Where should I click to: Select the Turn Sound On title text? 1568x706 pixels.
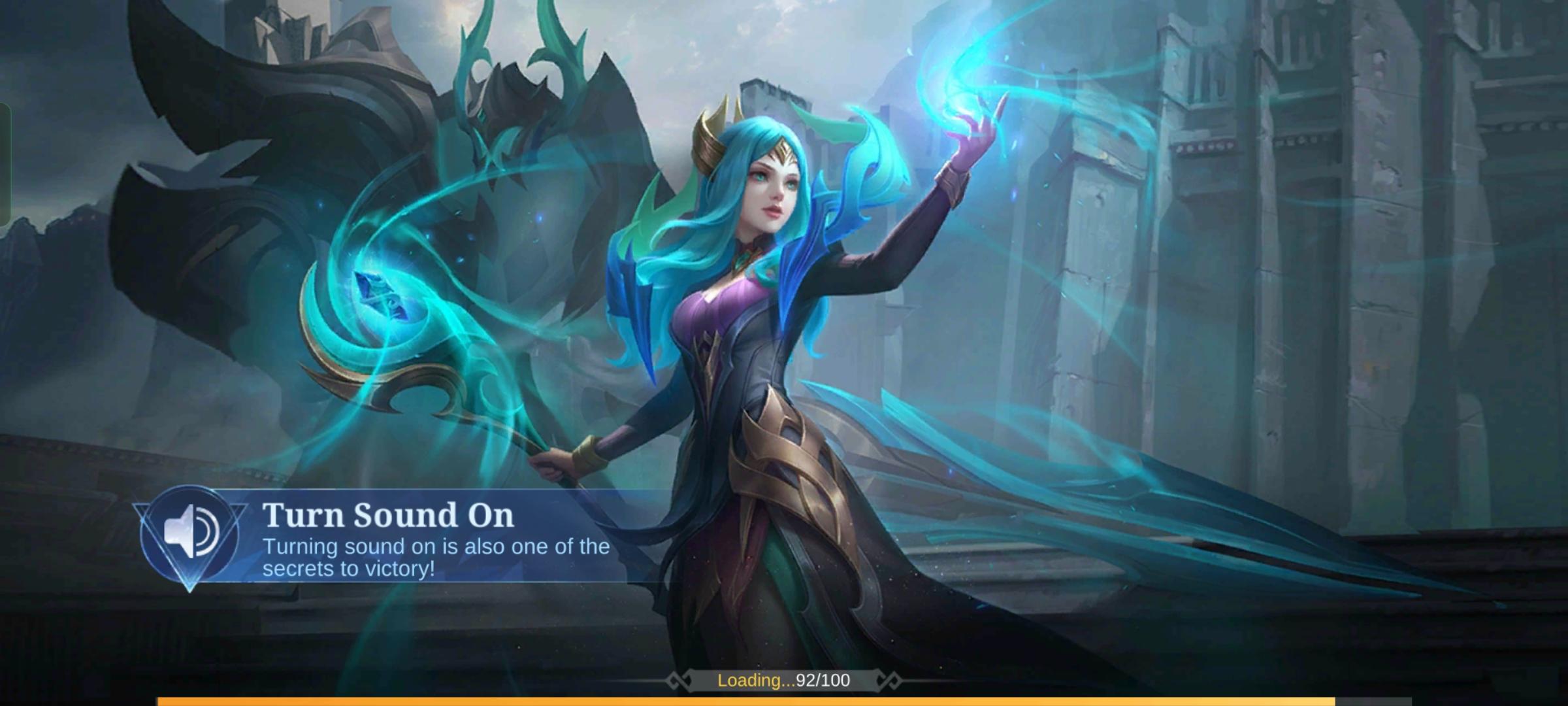pyautogui.click(x=388, y=515)
